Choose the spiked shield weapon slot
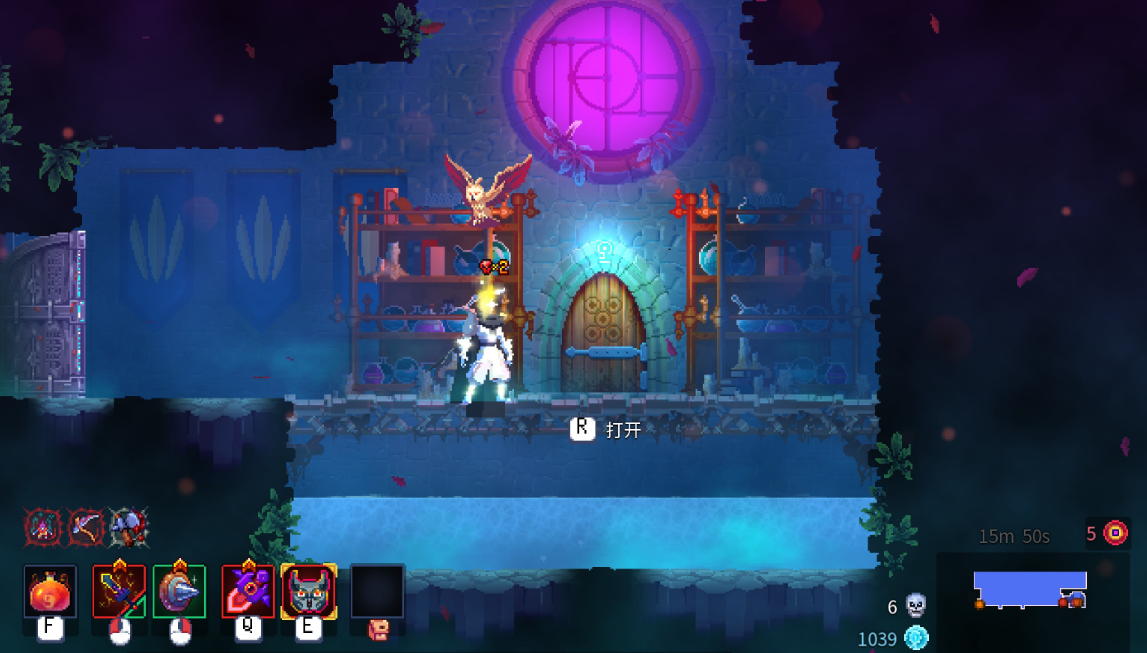Image resolution: width=1147 pixels, height=653 pixels. point(179,592)
